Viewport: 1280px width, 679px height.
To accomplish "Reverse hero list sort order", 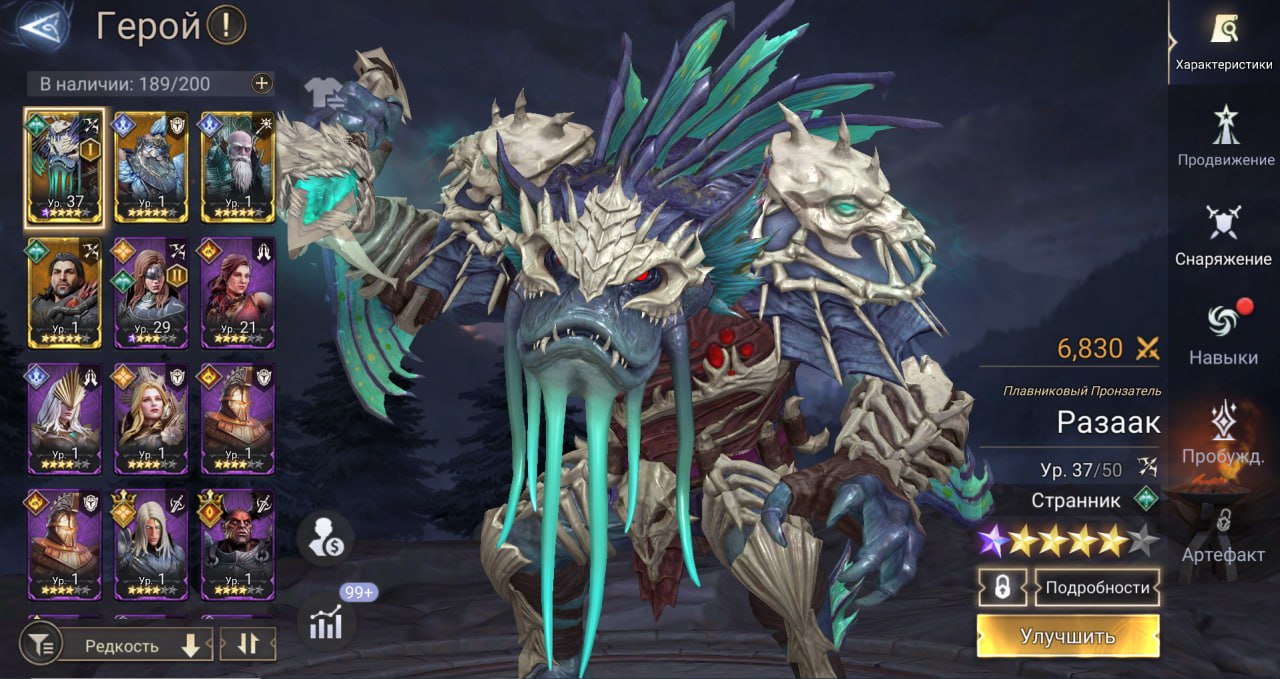I will 247,645.
